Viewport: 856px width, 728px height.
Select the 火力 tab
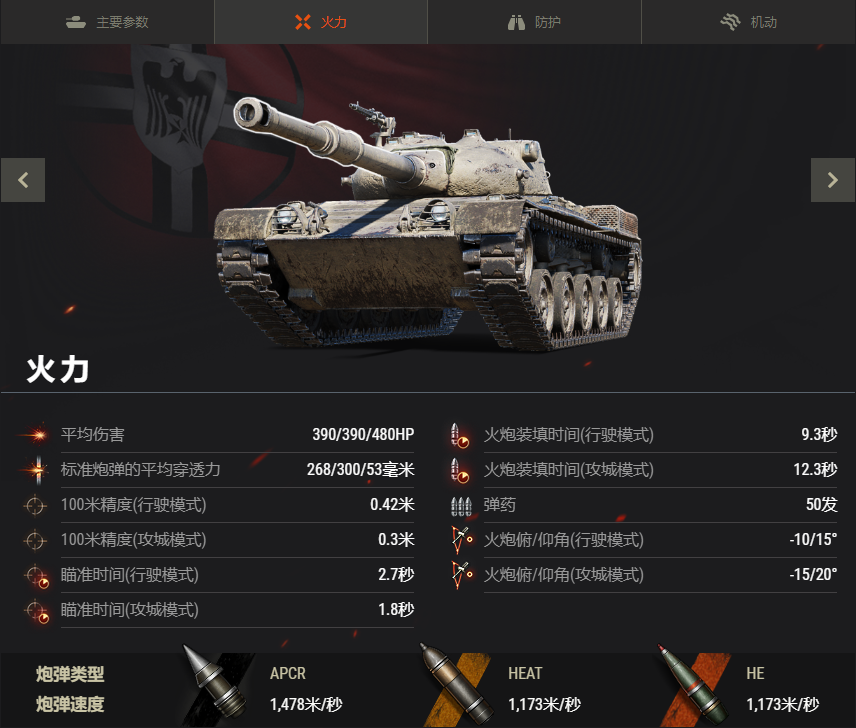point(321,22)
